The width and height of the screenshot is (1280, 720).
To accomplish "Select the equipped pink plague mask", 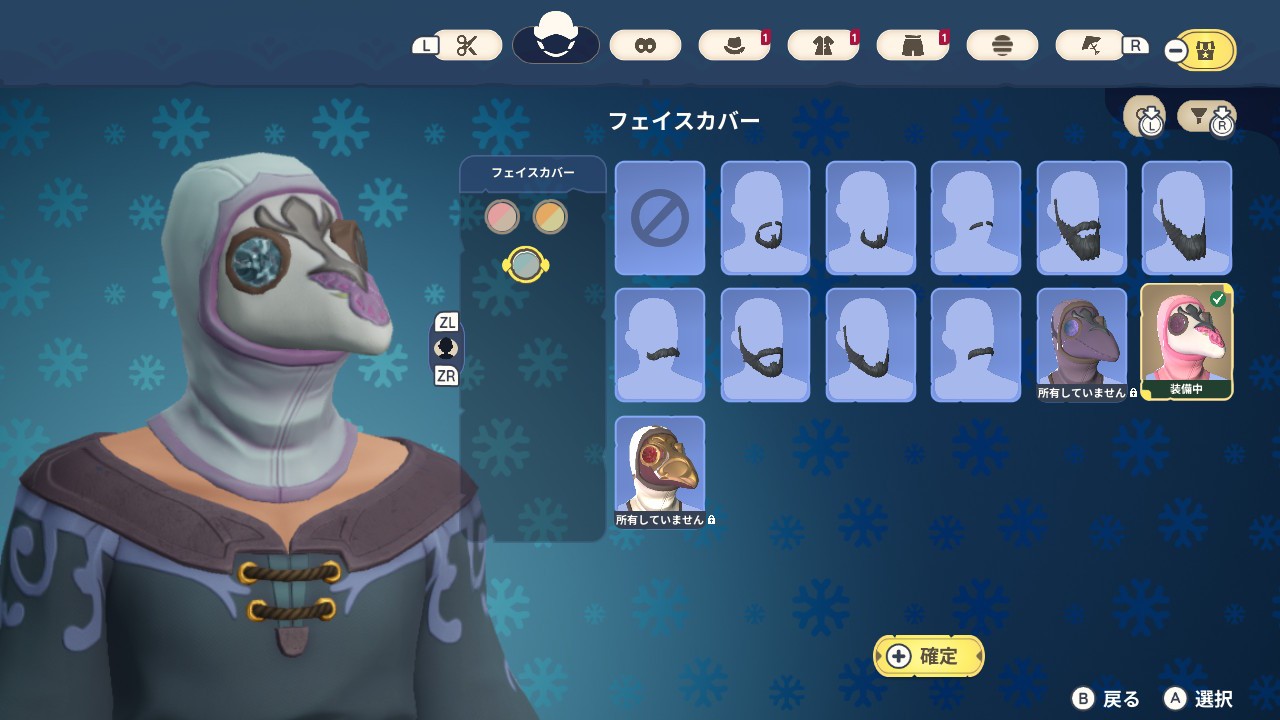I will pos(1187,342).
